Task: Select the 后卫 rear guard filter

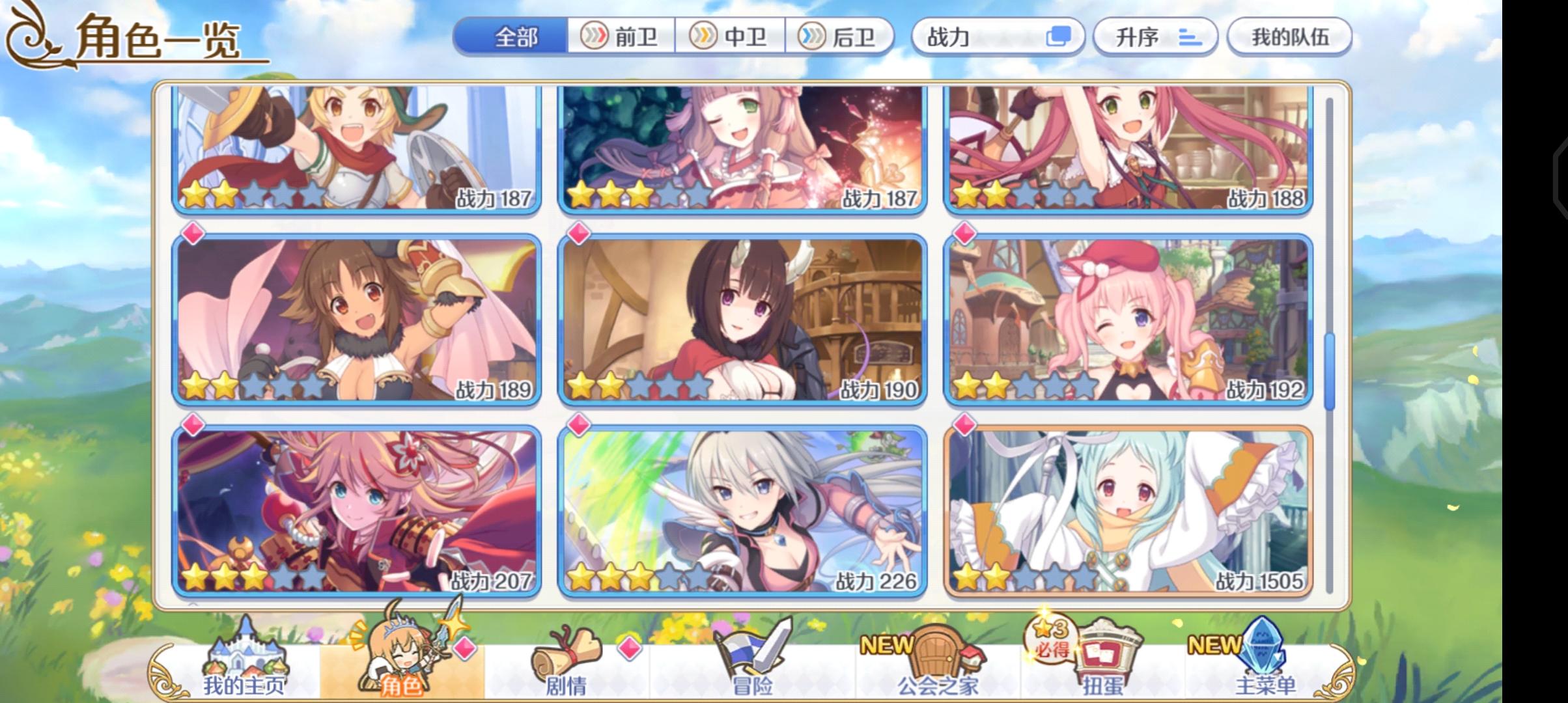Action: tap(840, 37)
